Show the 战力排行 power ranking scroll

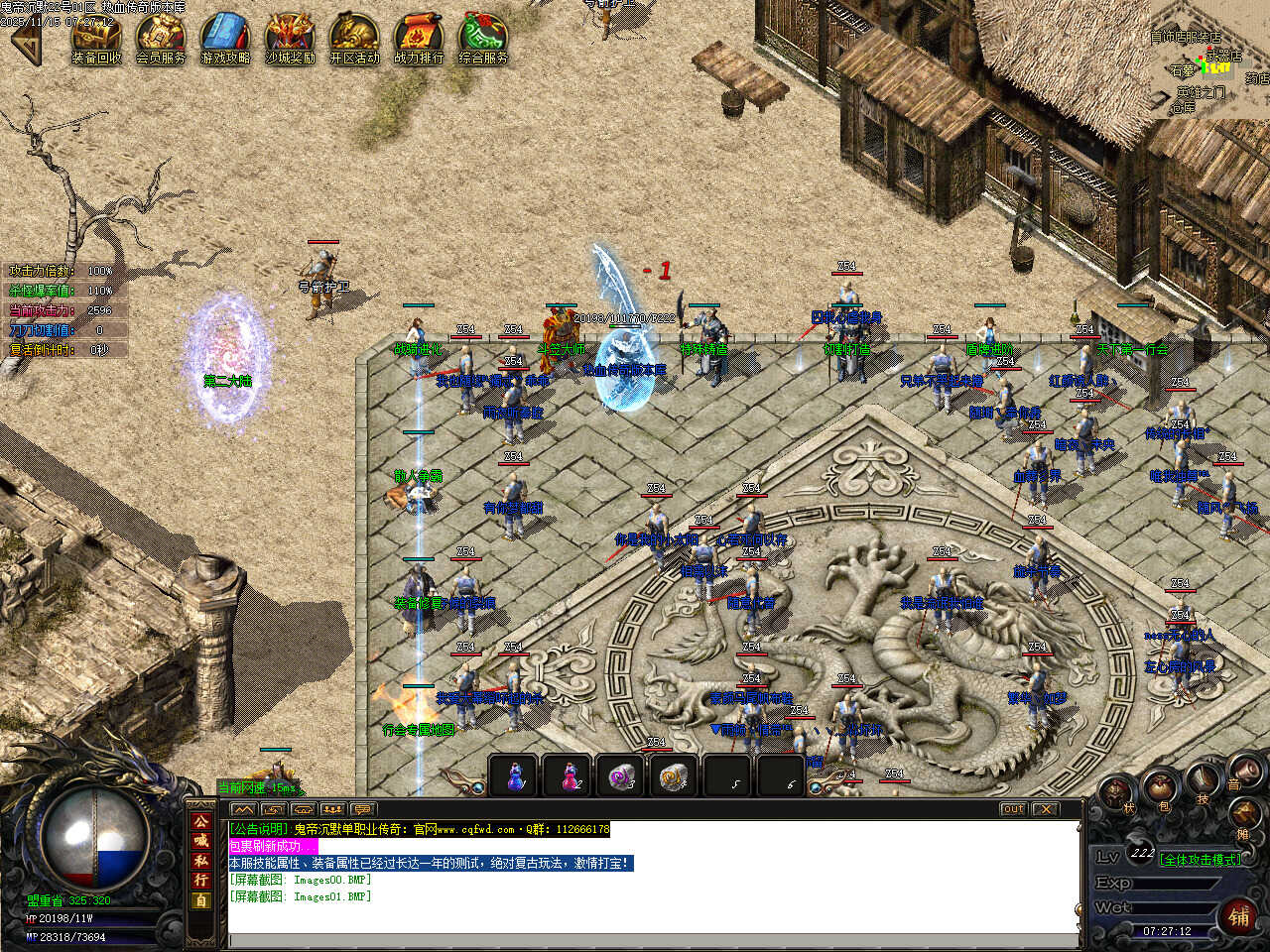[x=419, y=37]
